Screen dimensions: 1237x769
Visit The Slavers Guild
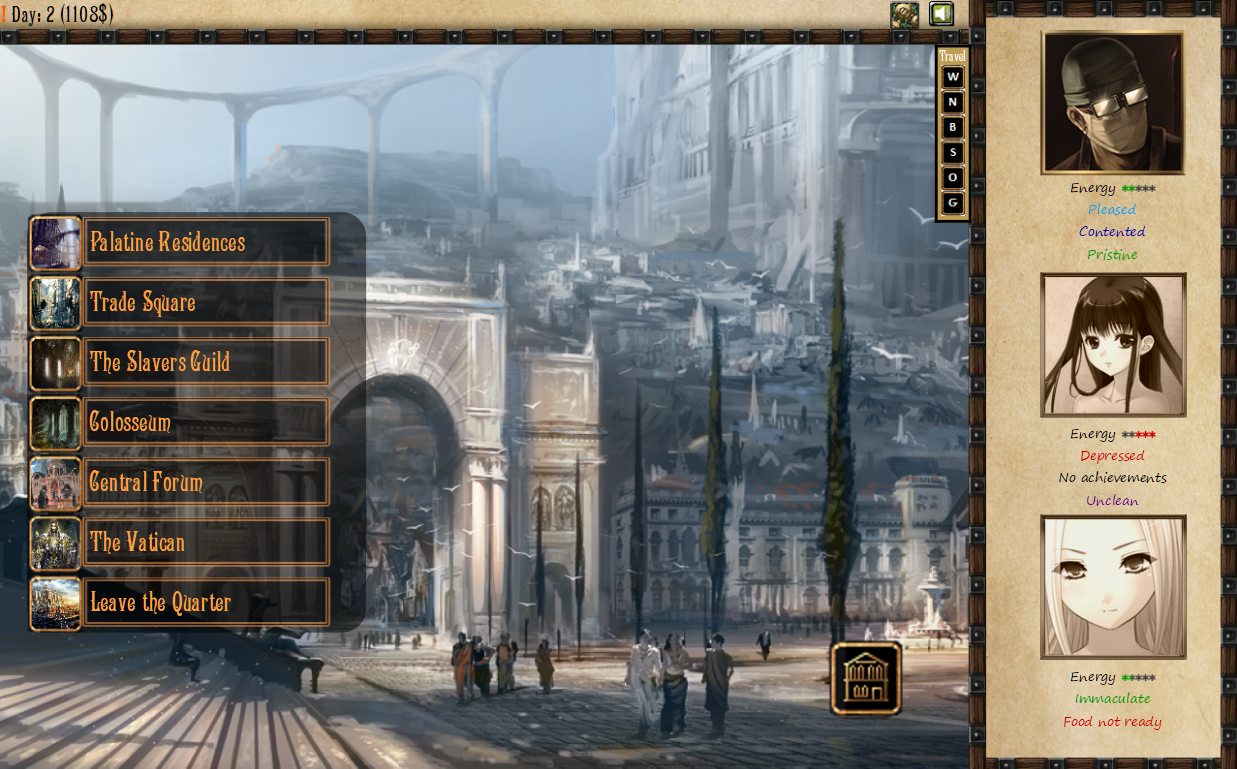tap(206, 362)
